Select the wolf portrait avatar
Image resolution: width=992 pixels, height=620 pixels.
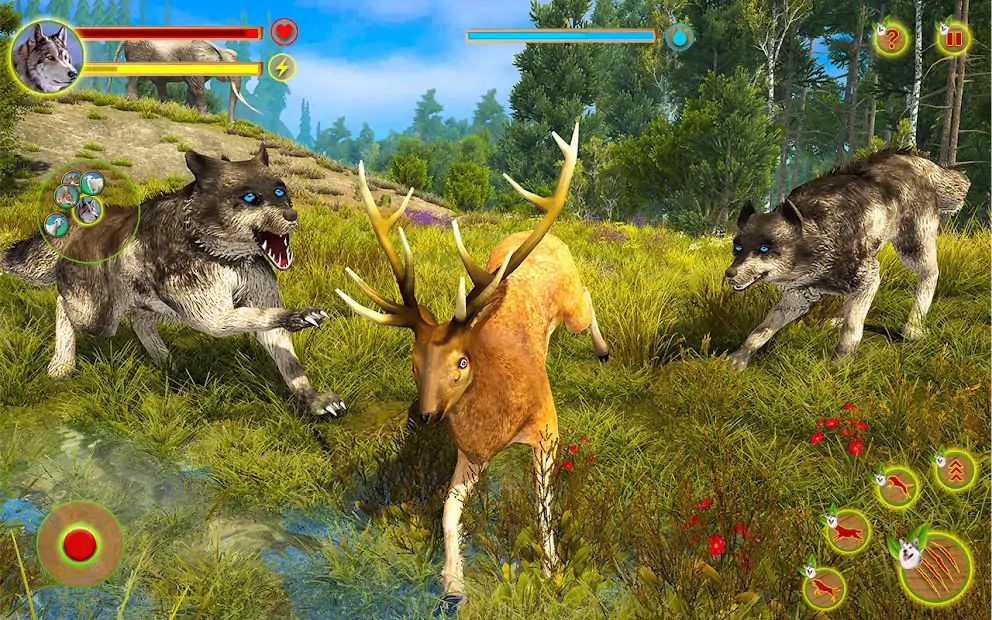point(45,57)
